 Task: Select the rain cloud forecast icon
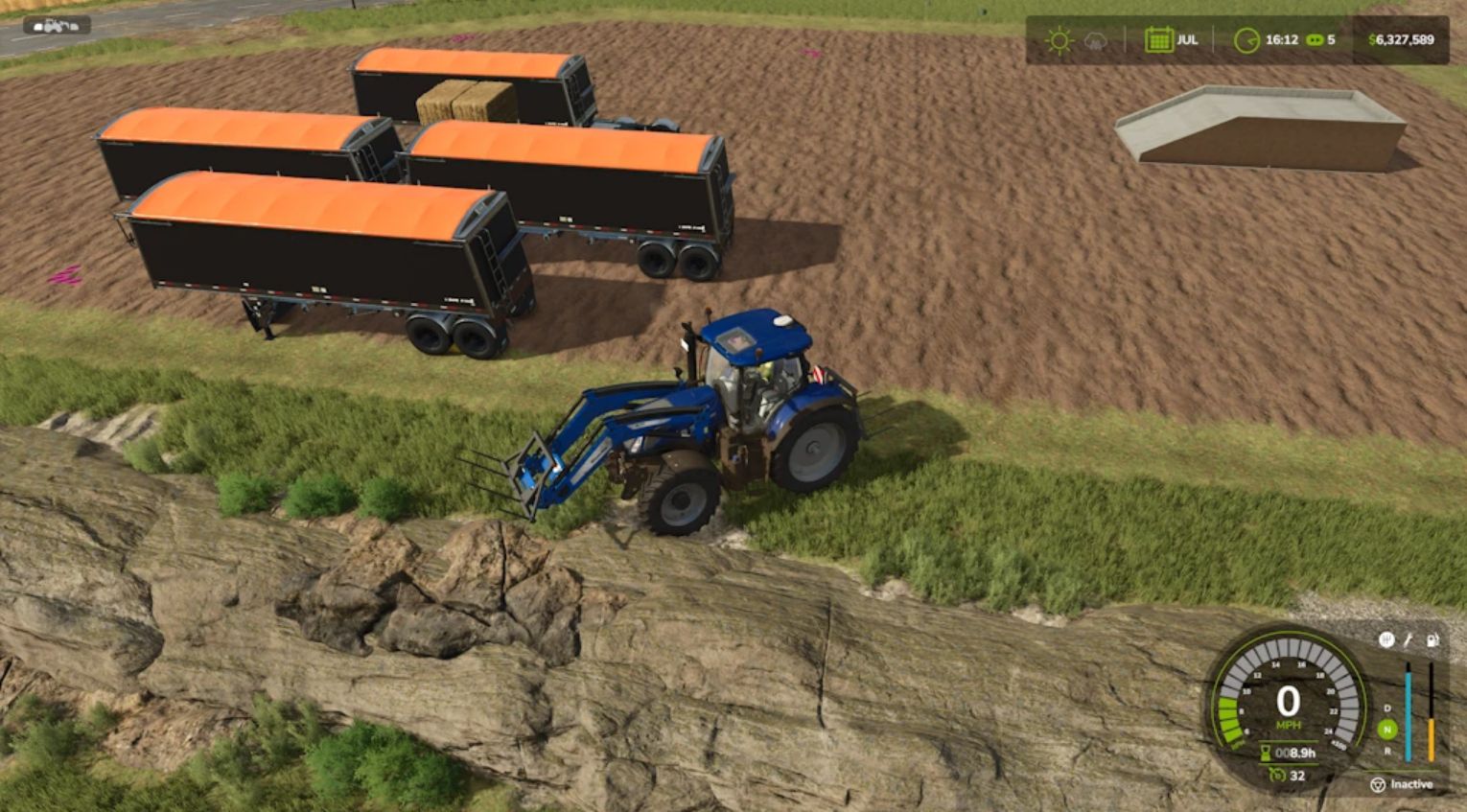pyautogui.click(x=1095, y=41)
